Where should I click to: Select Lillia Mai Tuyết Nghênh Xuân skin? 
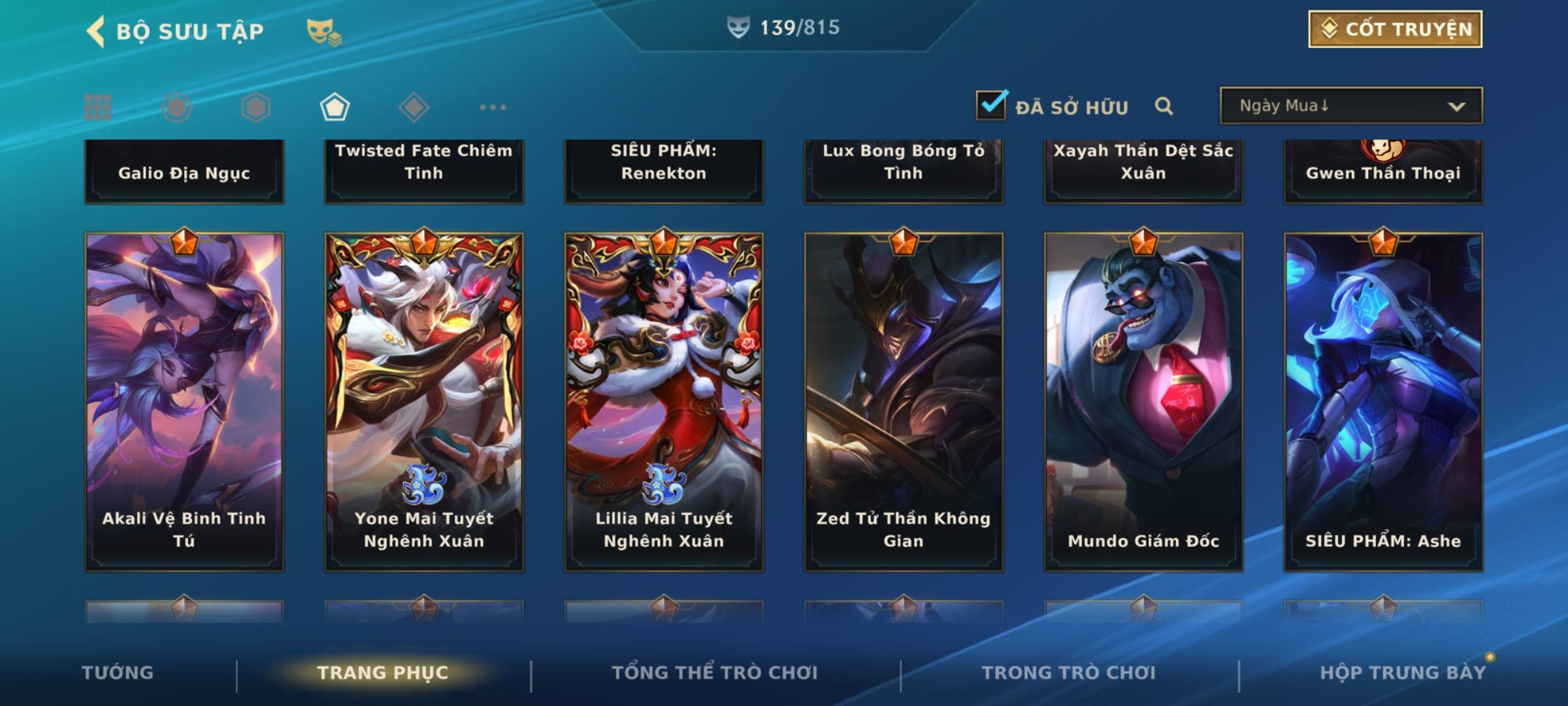click(664, 402)
